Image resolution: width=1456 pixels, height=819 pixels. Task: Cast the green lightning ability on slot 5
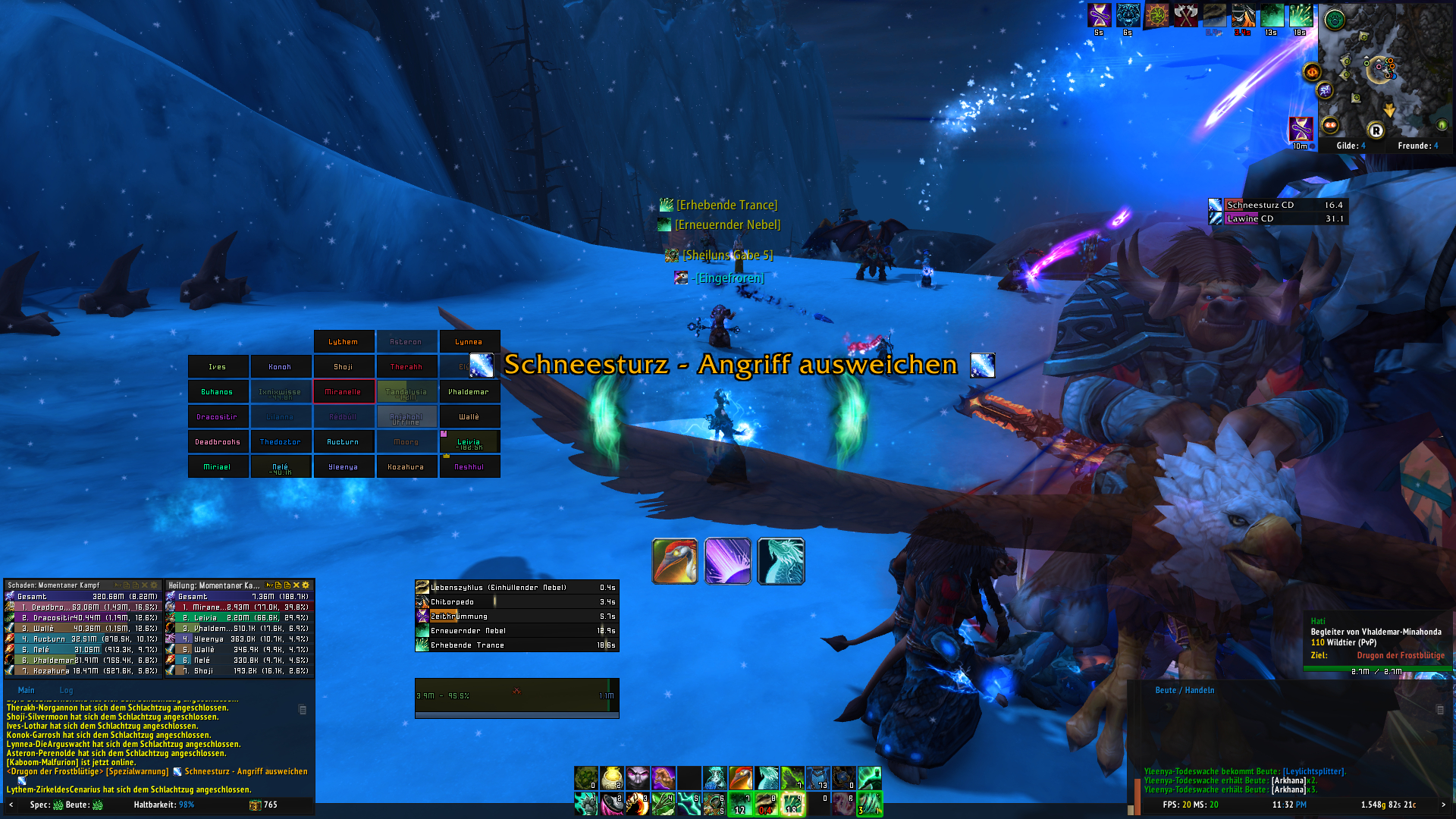[689, 804]
